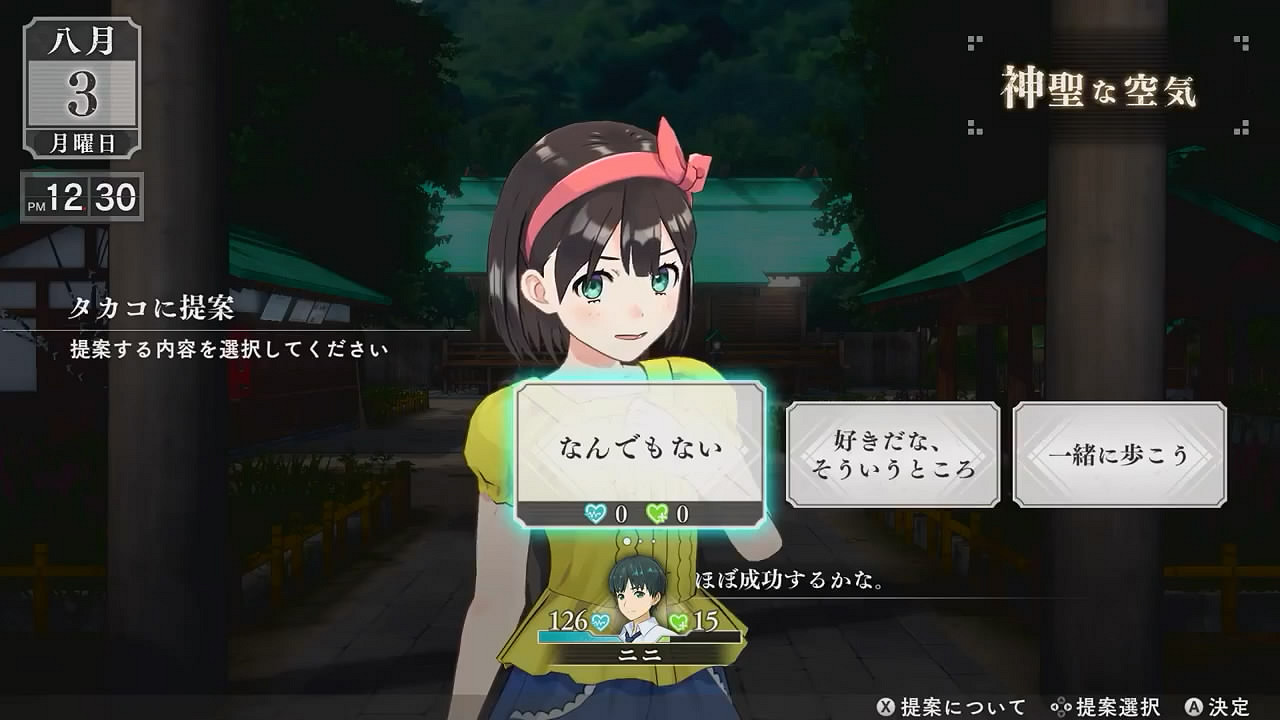The image size is (1280, 720).
Task: Click the blue pulse heart icon showing 0
Action: click(594, 511)
